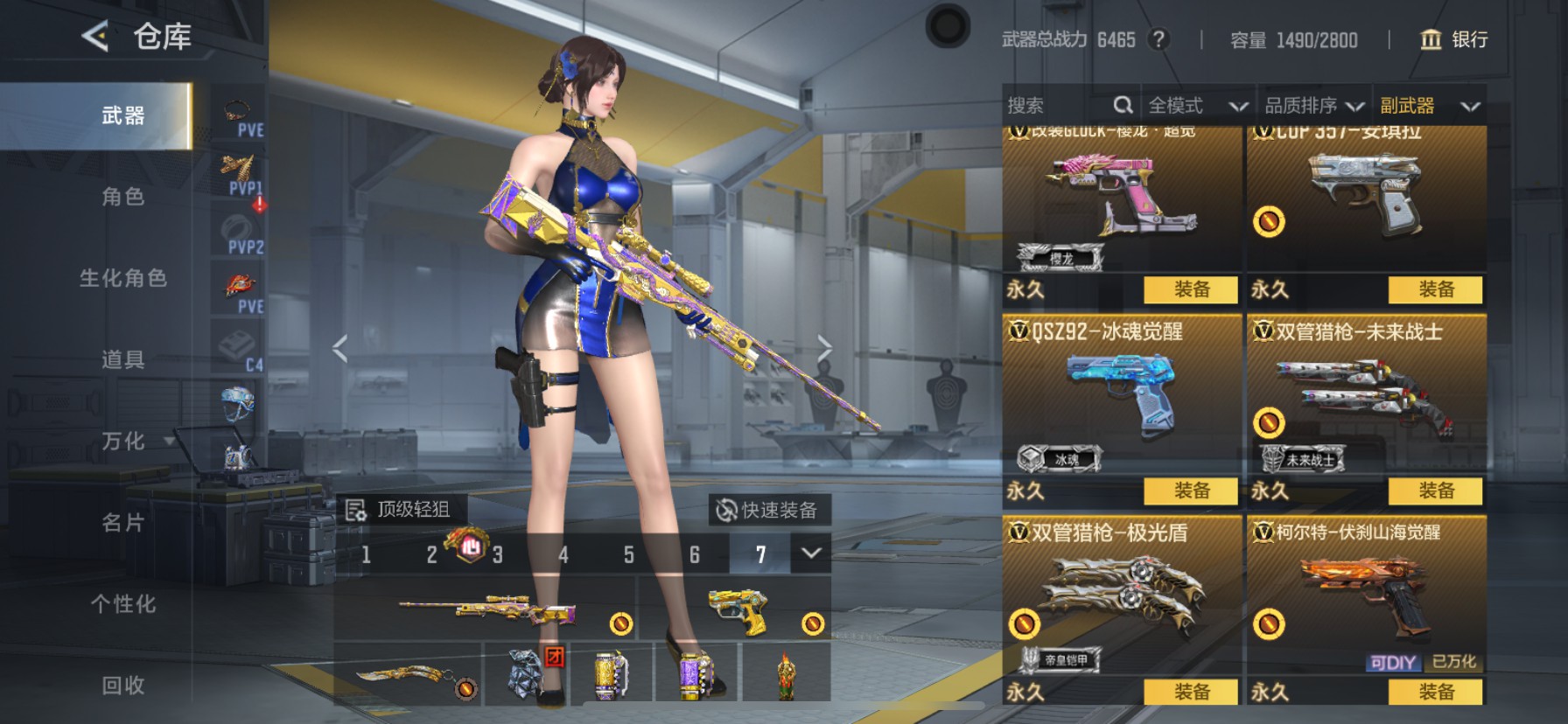
Task: Switch to the 角色 tab
Action: [122, 198]
